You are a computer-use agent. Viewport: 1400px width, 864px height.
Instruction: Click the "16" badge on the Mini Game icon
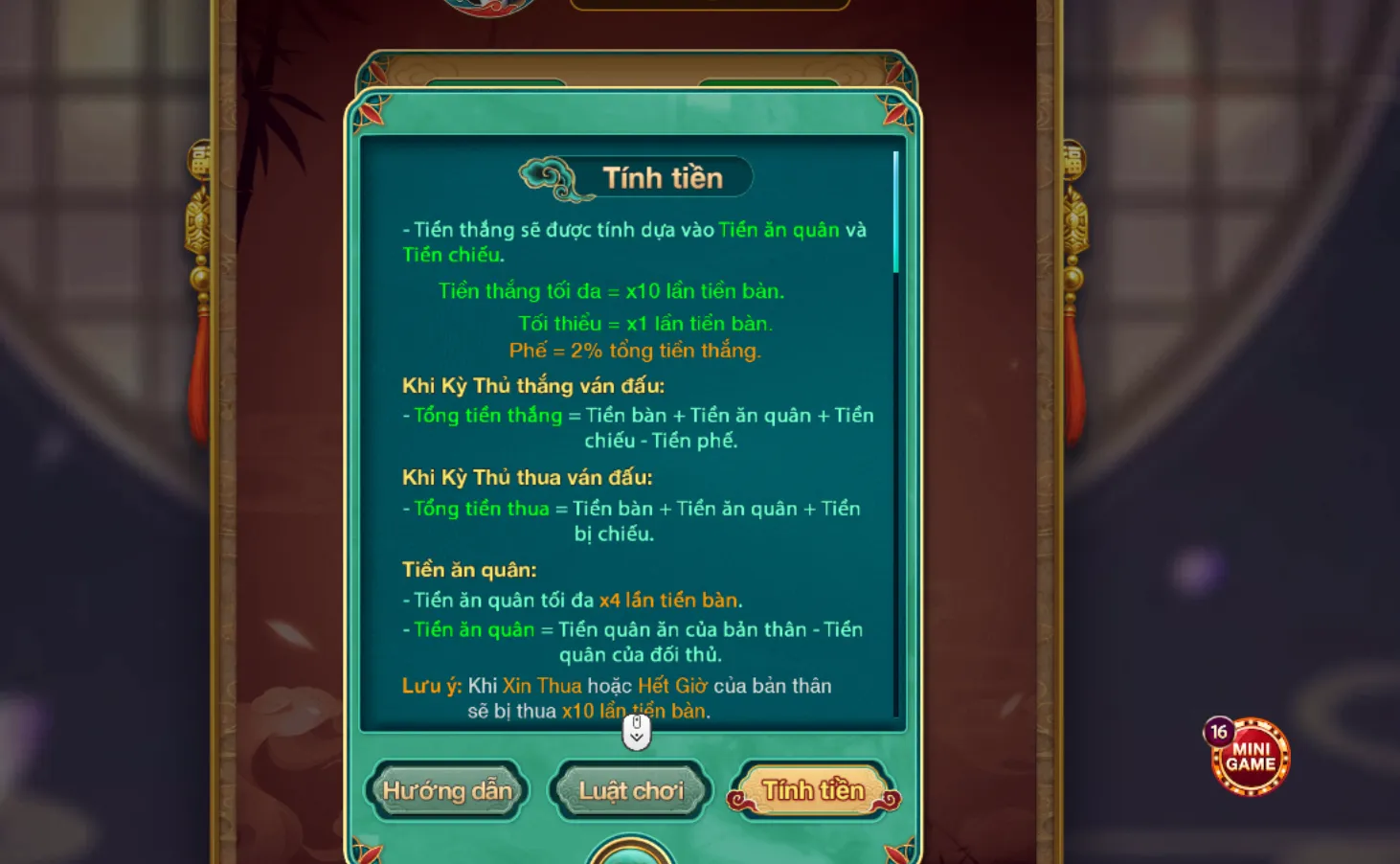pyautogui.click(x=1218, y=730)
